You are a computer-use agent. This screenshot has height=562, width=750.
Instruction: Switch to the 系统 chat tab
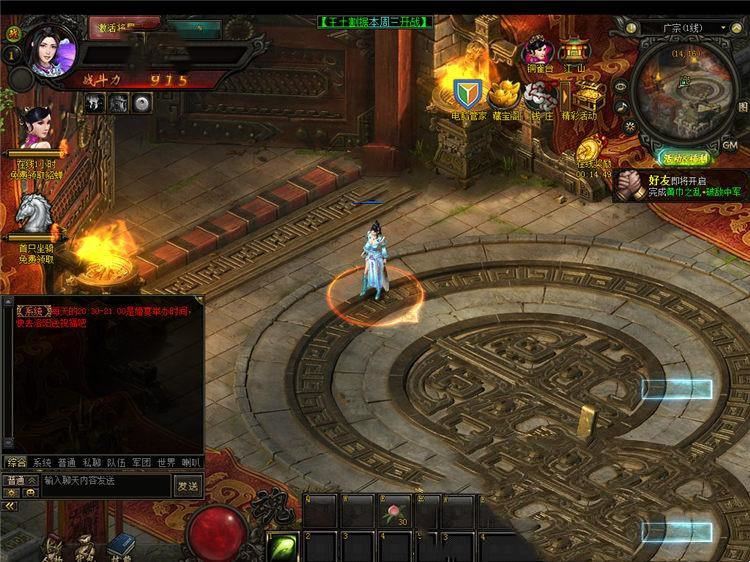(x=41, y=463)
